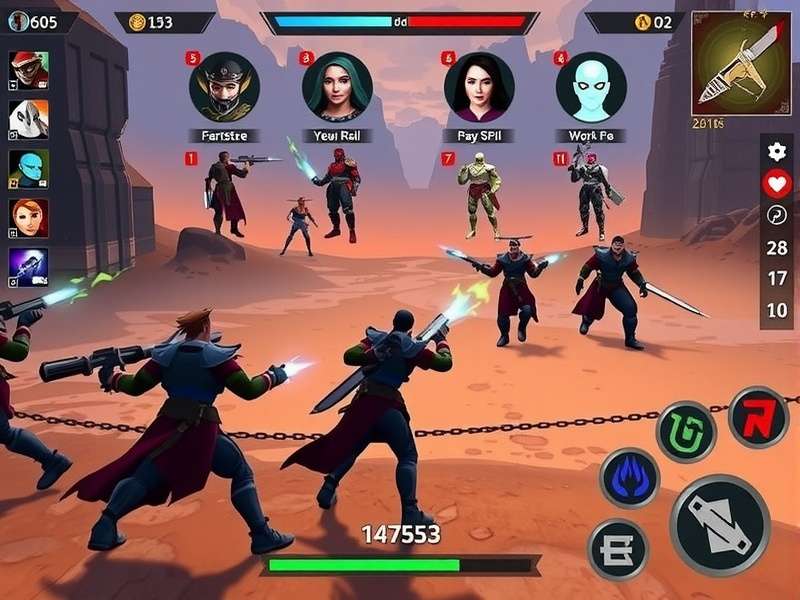Trigger the blue flame ability
The width and height of the screenshot is (800, 600).
click(x=629, y=478)
